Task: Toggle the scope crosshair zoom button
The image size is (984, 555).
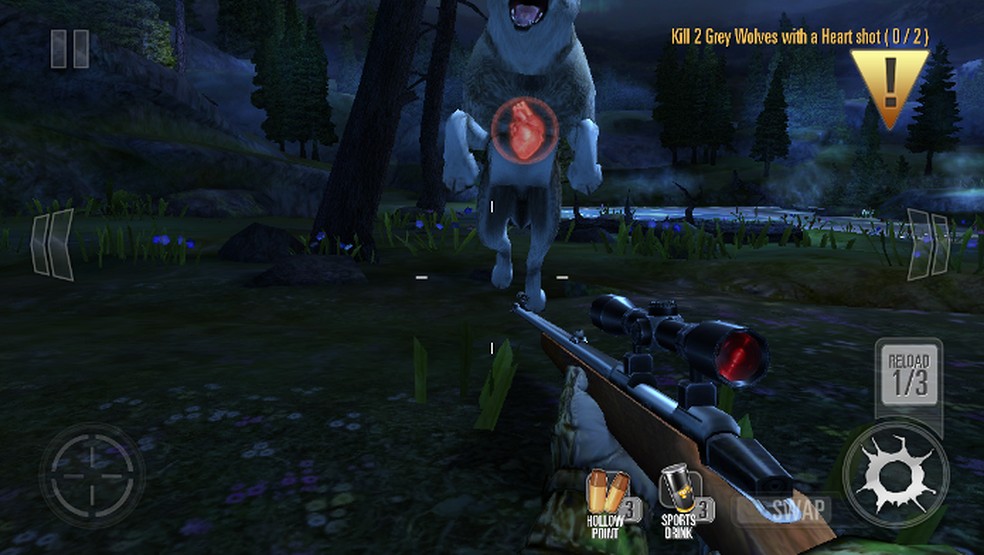Action: click(x=92, y=475)
